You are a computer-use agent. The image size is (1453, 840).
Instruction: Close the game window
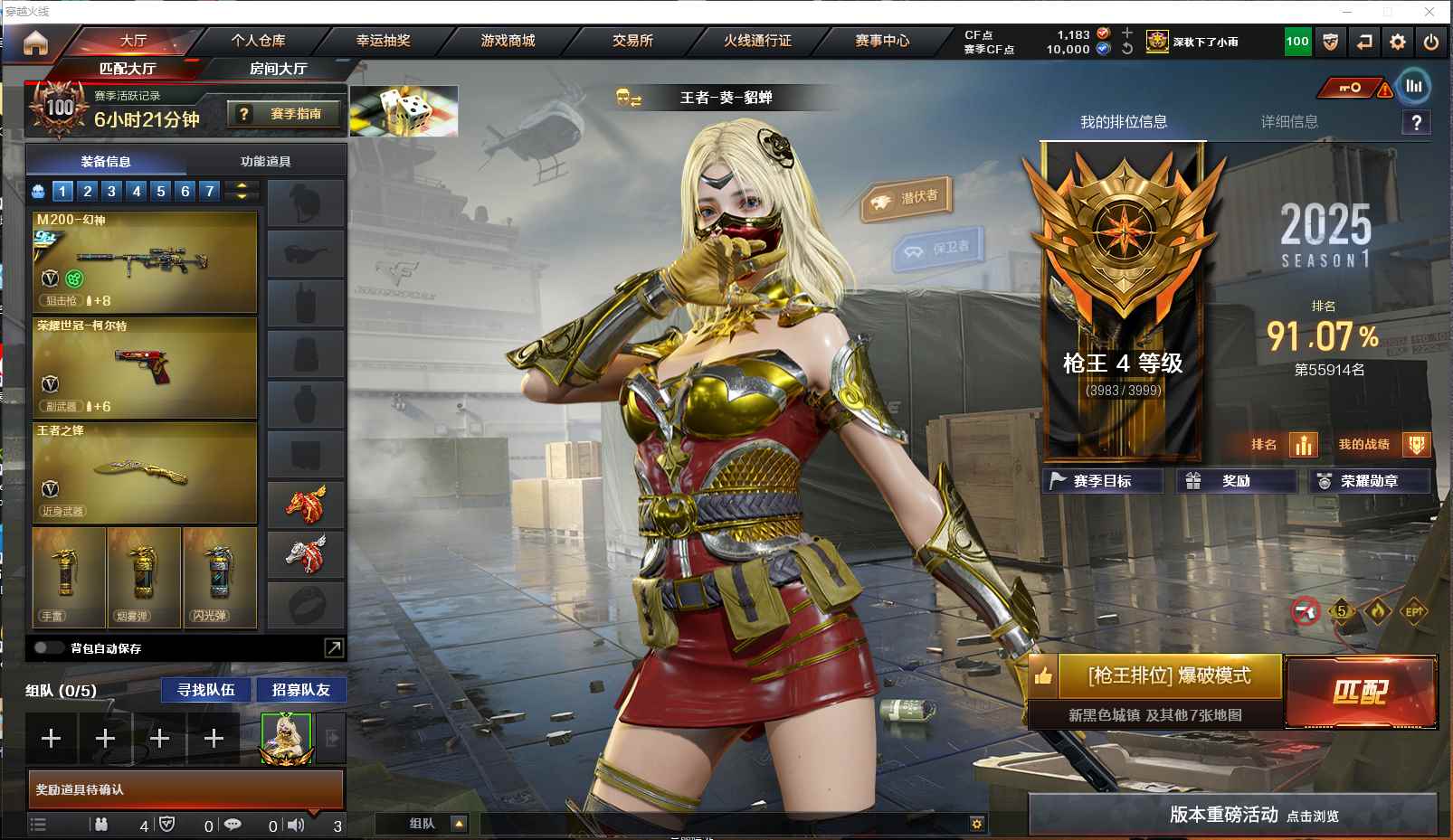(x=1429, y=12)
